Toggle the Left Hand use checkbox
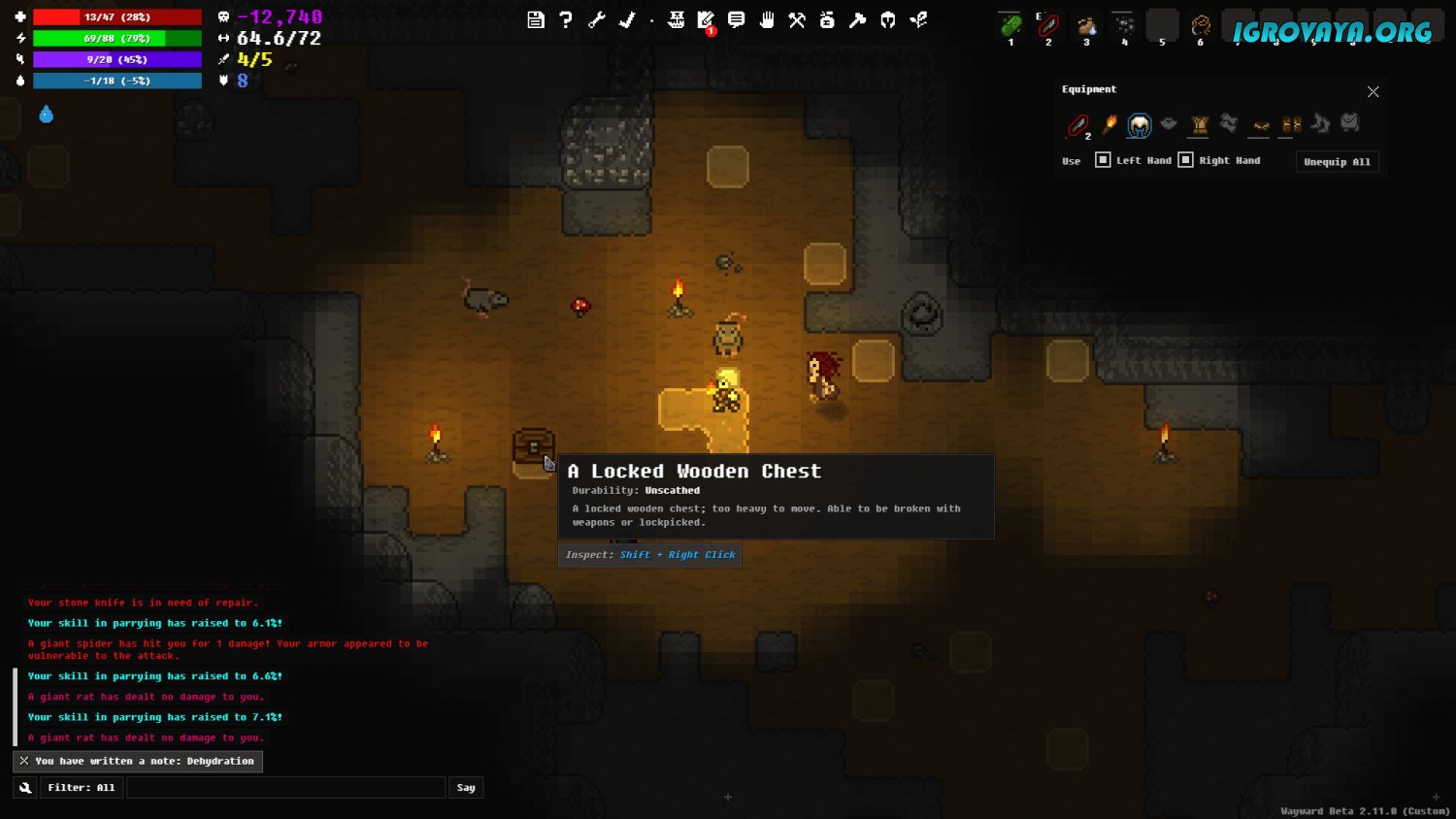This screenshot has width=1456, height=819. click(x=1103, y=160)
